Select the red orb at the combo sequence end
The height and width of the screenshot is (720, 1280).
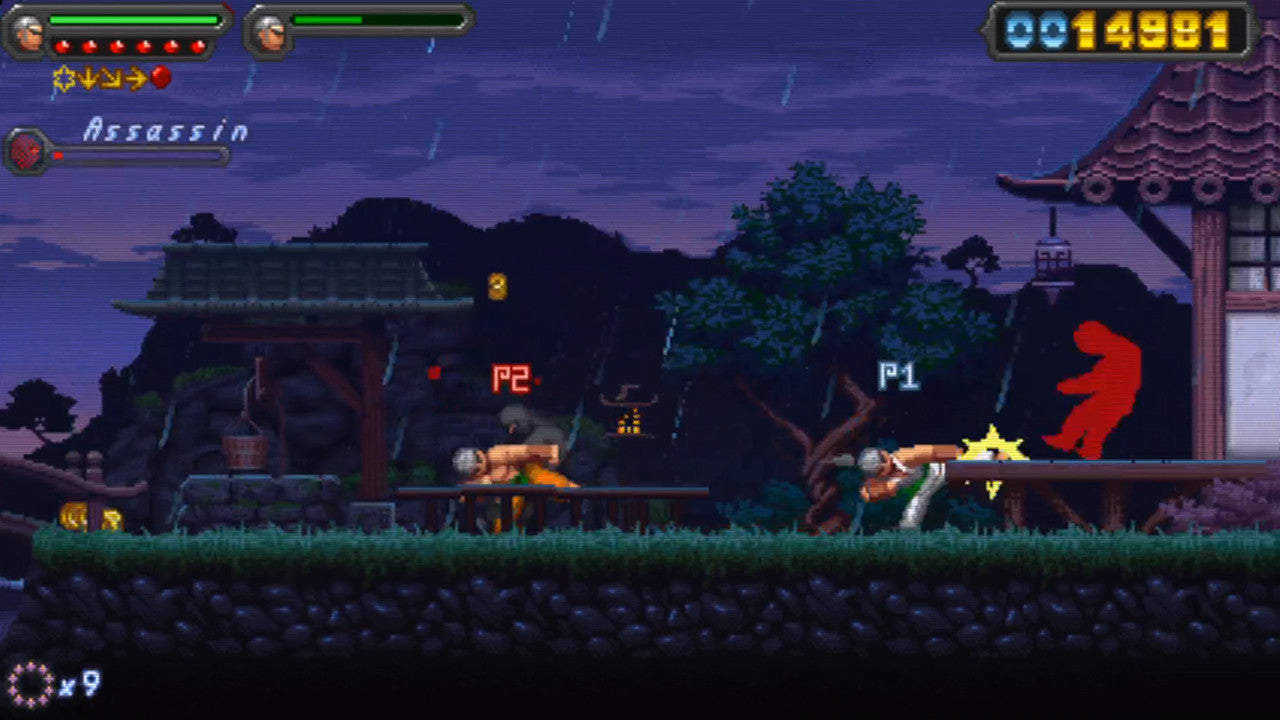coord(160,79)
